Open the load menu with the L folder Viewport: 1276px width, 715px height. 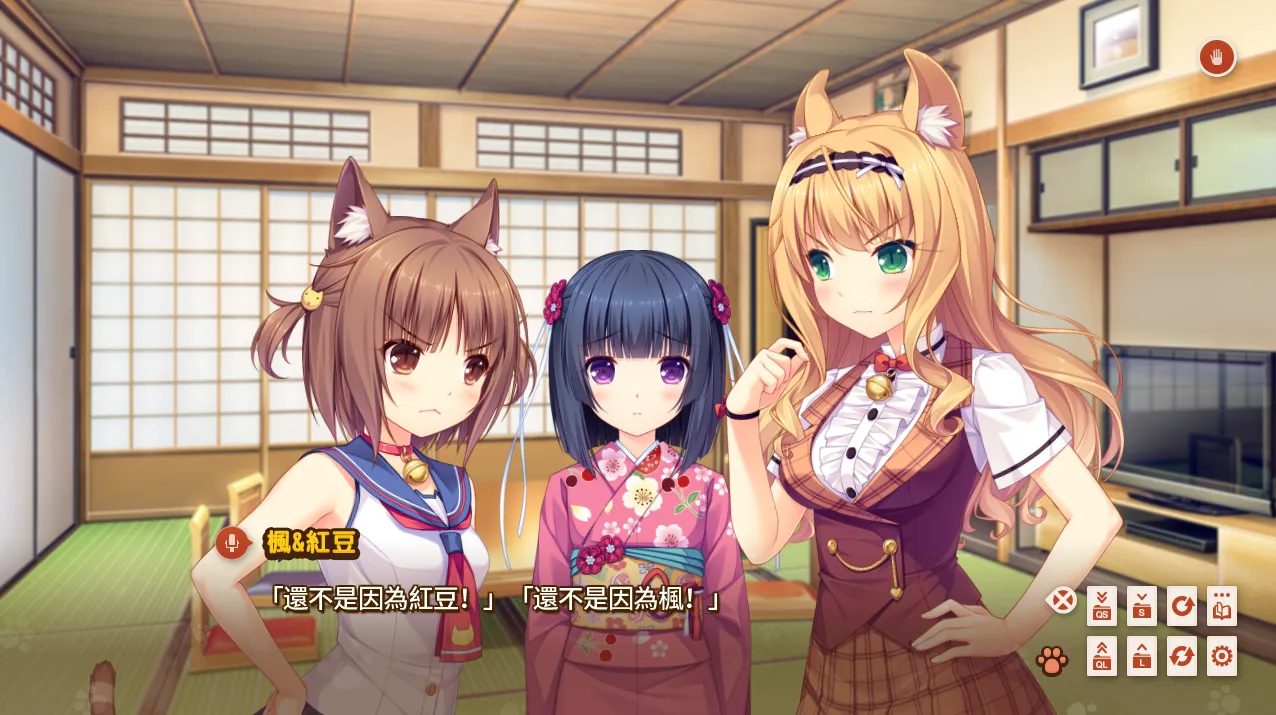tap(1142, 656)
